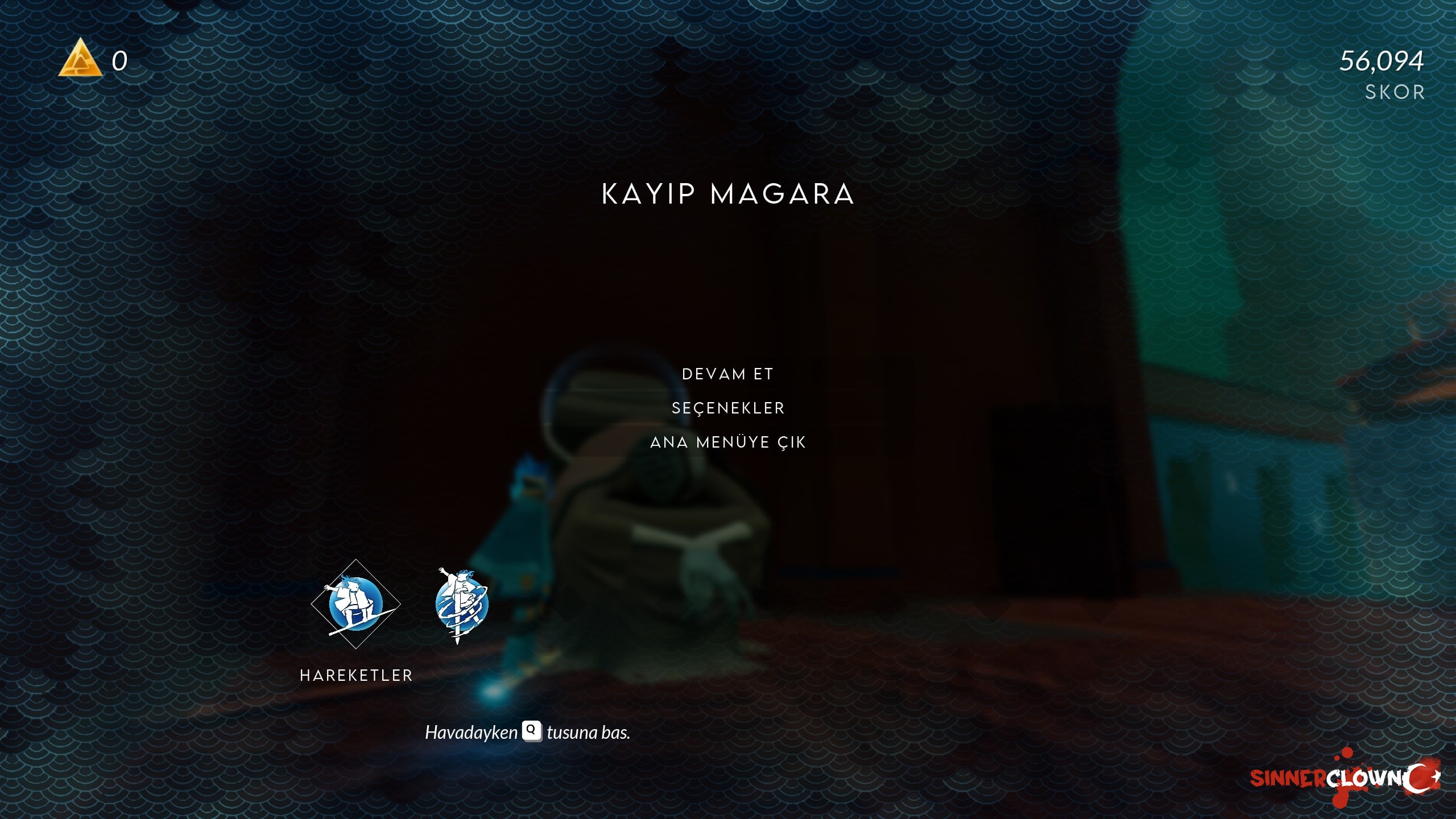Open the Seçenekler options menu
The width and height of the screenshot is (1456, 819).
pyautogui.click(x=728, y=408)
